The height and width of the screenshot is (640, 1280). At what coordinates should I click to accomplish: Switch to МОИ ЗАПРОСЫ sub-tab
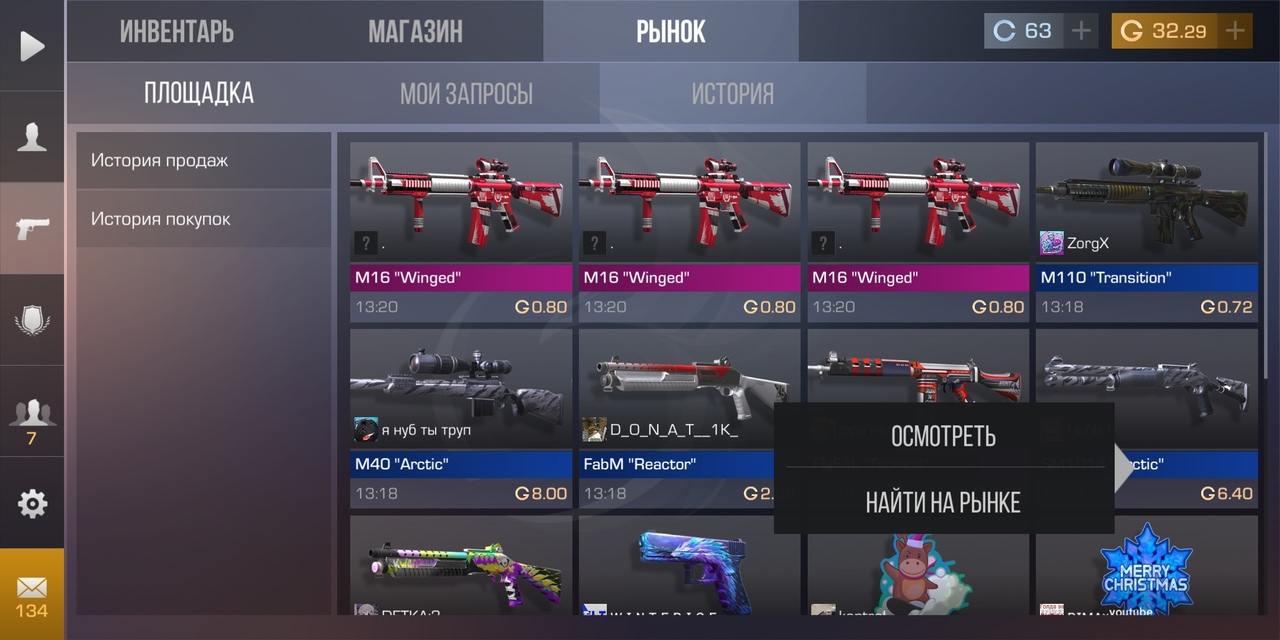tap(466, 94)
